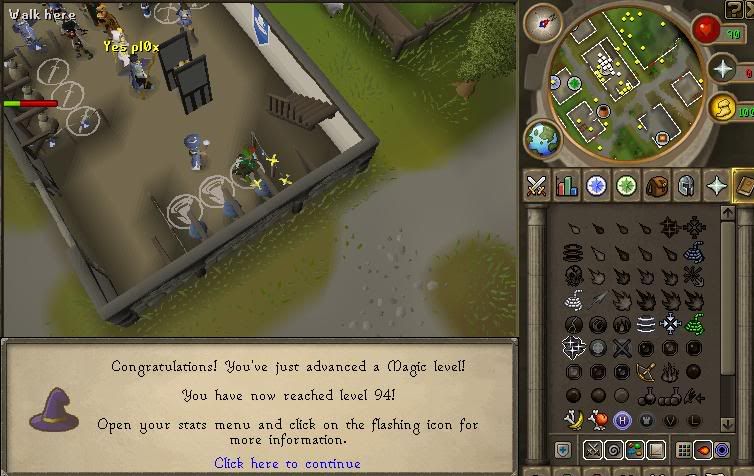754x476 pixels.
Task: Click the compass to face north
Action: (x=548, y=20)
